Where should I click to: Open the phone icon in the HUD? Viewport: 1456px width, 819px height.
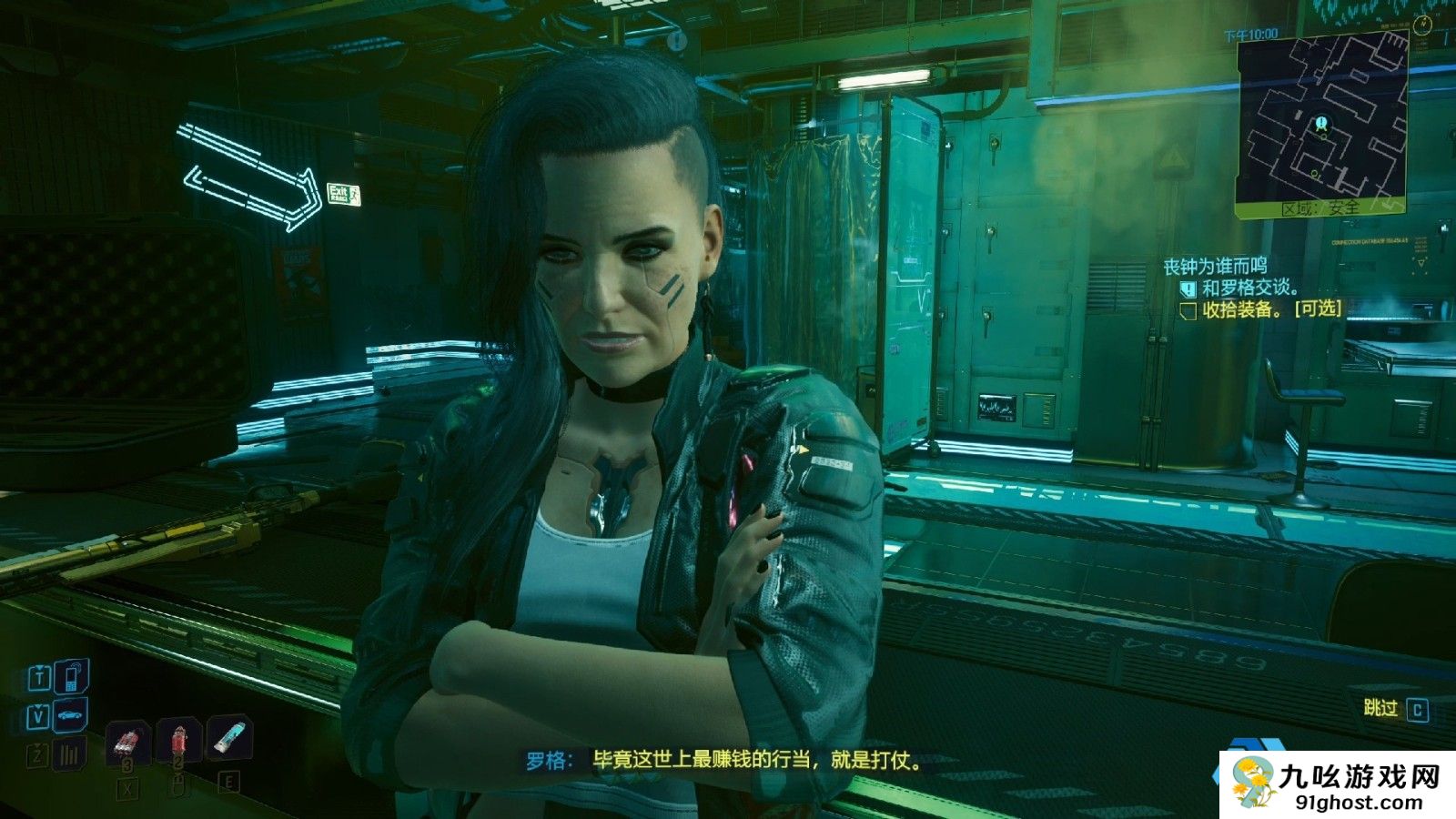click(x=72, y=677)
